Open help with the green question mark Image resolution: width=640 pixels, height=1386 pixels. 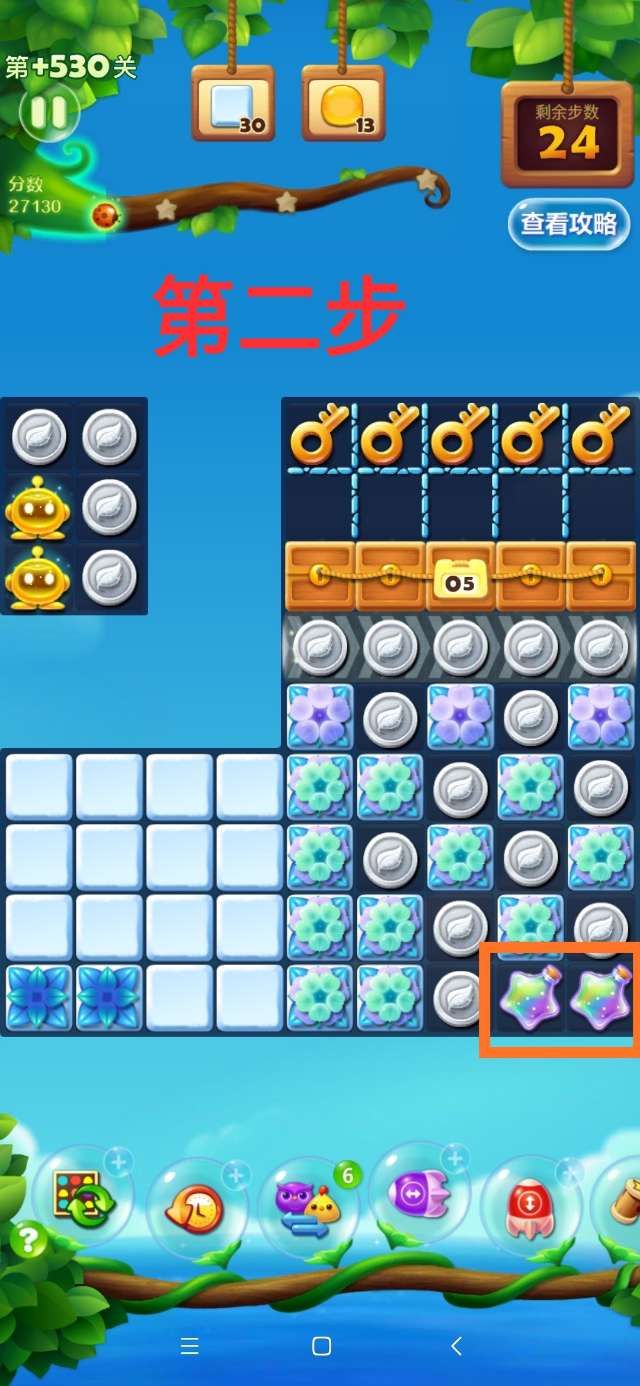[x=28, y=1241]
